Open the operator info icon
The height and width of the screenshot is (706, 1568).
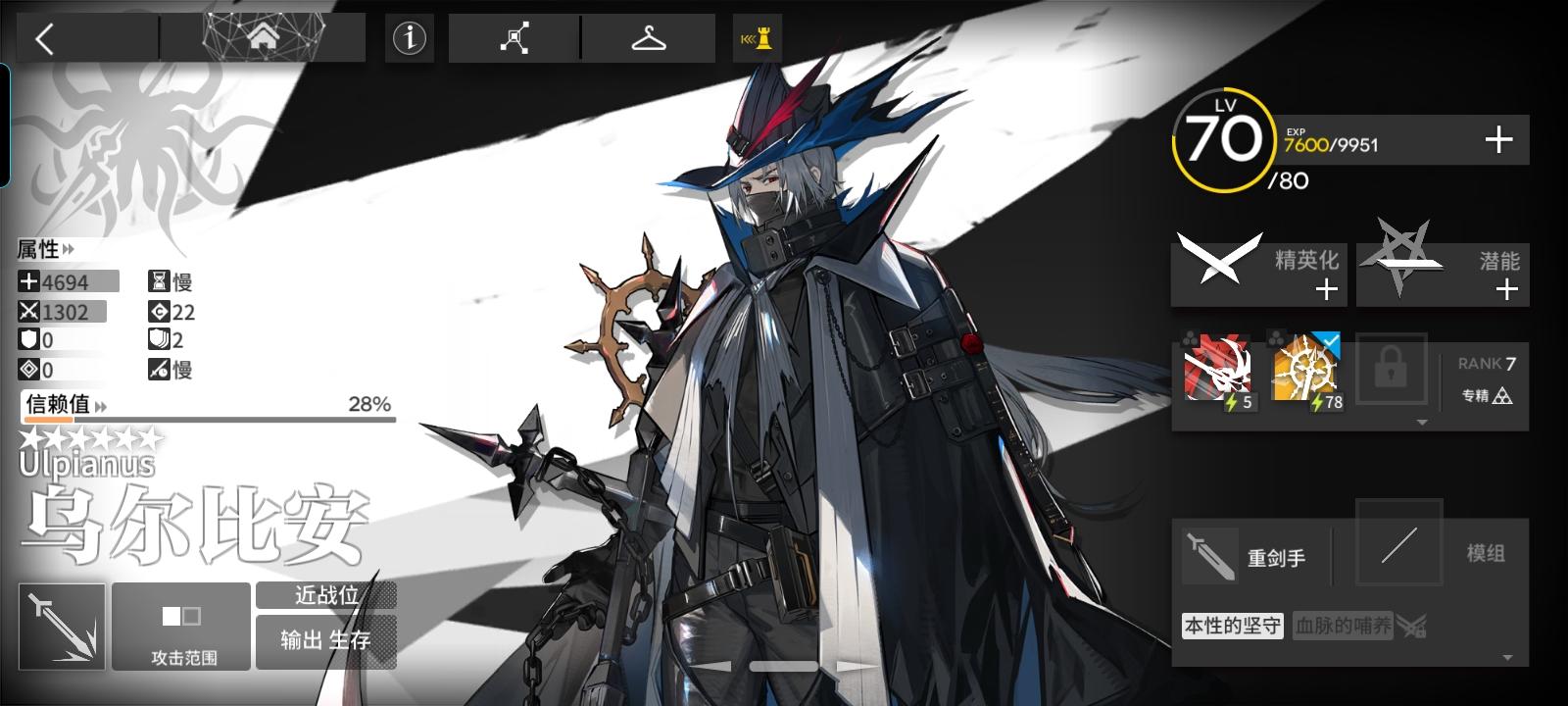pos(409,38)
